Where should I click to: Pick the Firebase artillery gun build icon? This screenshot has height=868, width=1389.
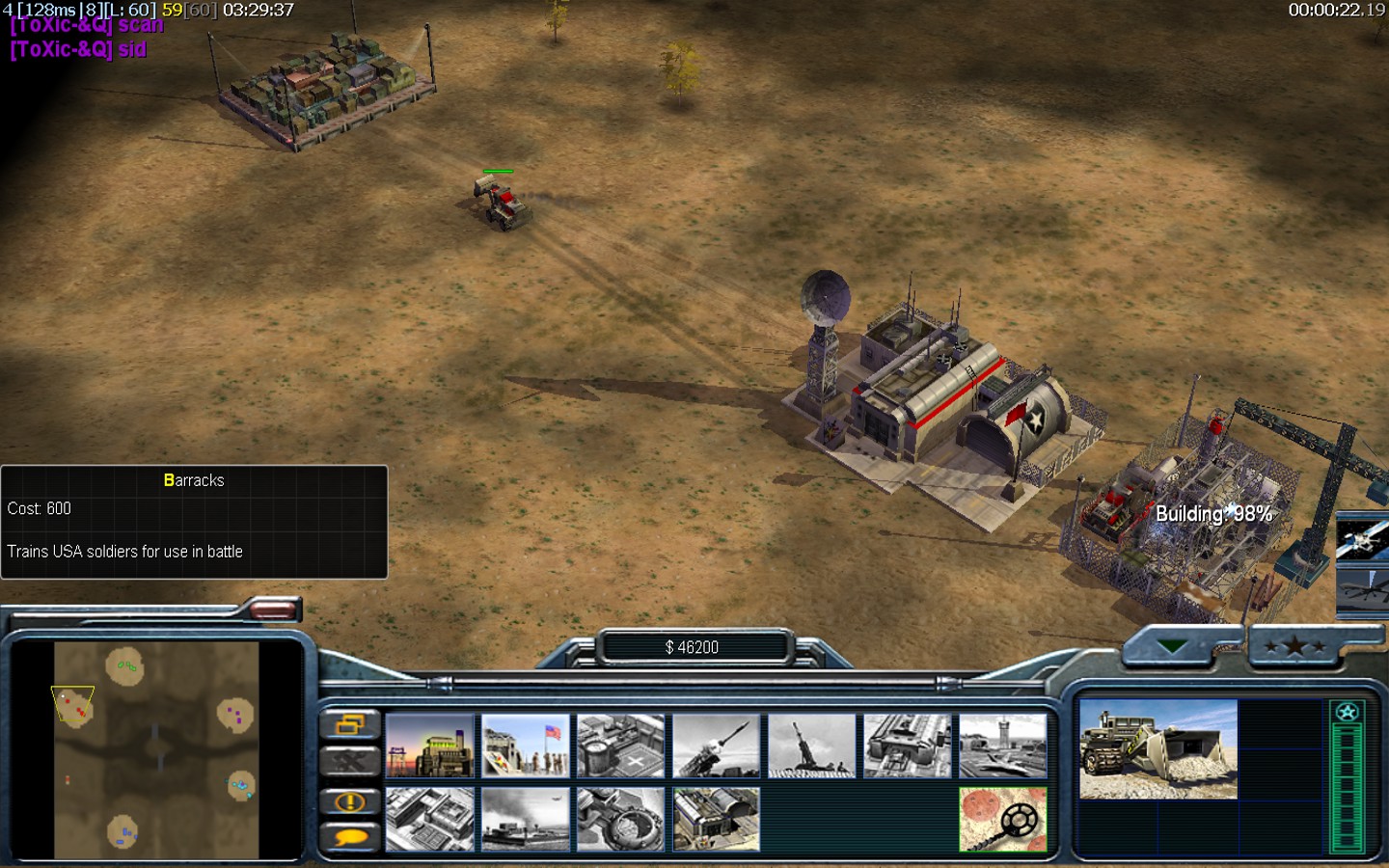812,746
